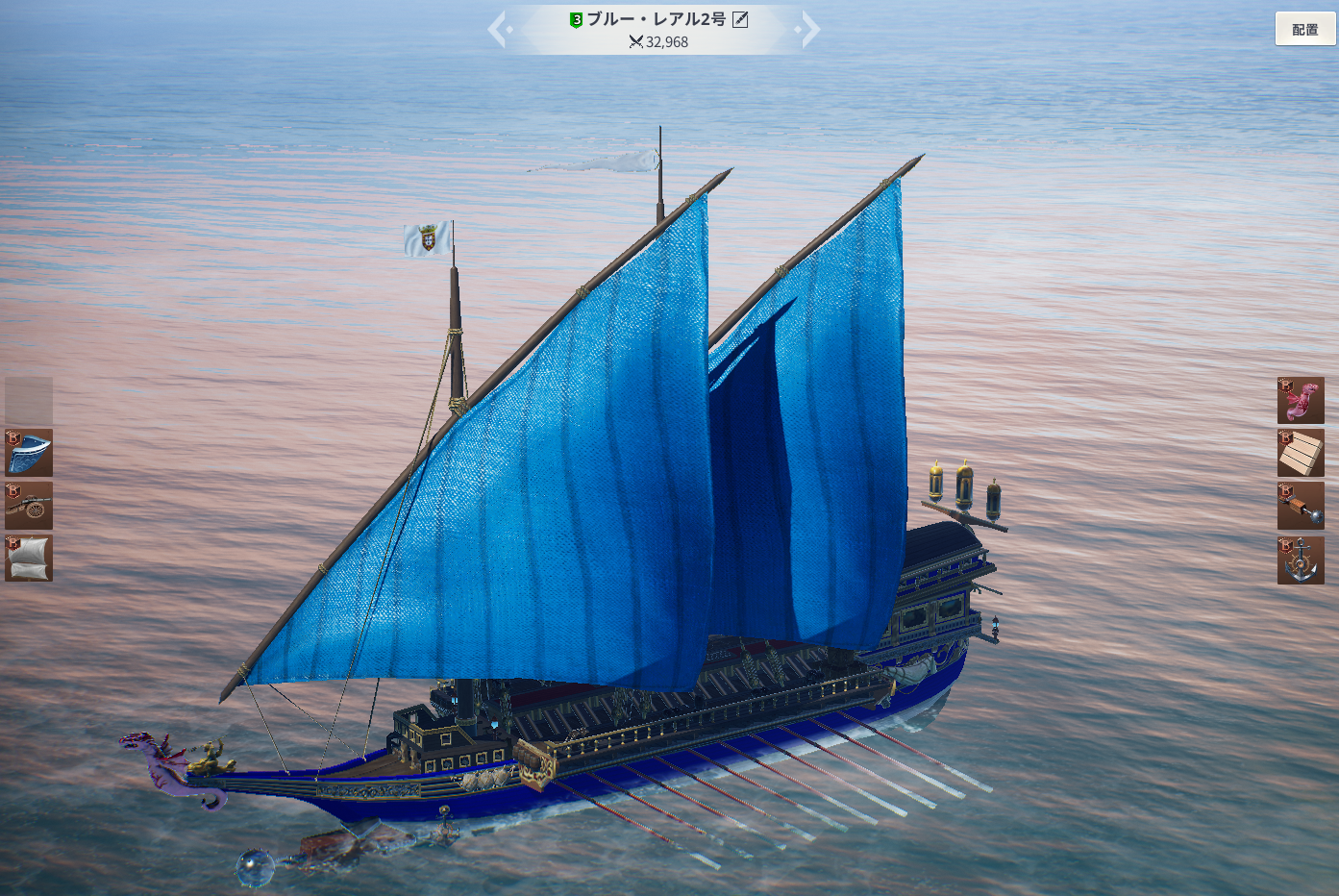Select the spiked ram equipment slot

click(x=1301, y=506)
